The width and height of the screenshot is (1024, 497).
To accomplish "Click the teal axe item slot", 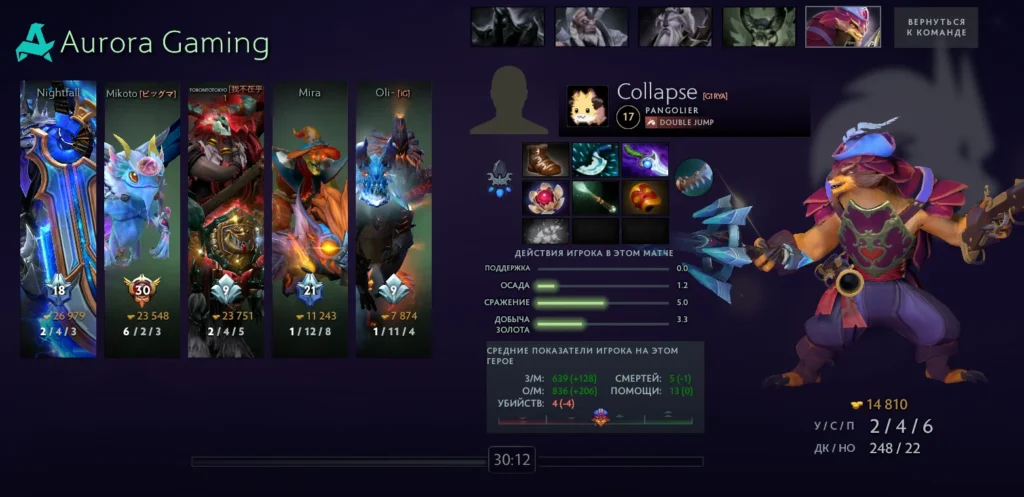I will coord(595,160).
